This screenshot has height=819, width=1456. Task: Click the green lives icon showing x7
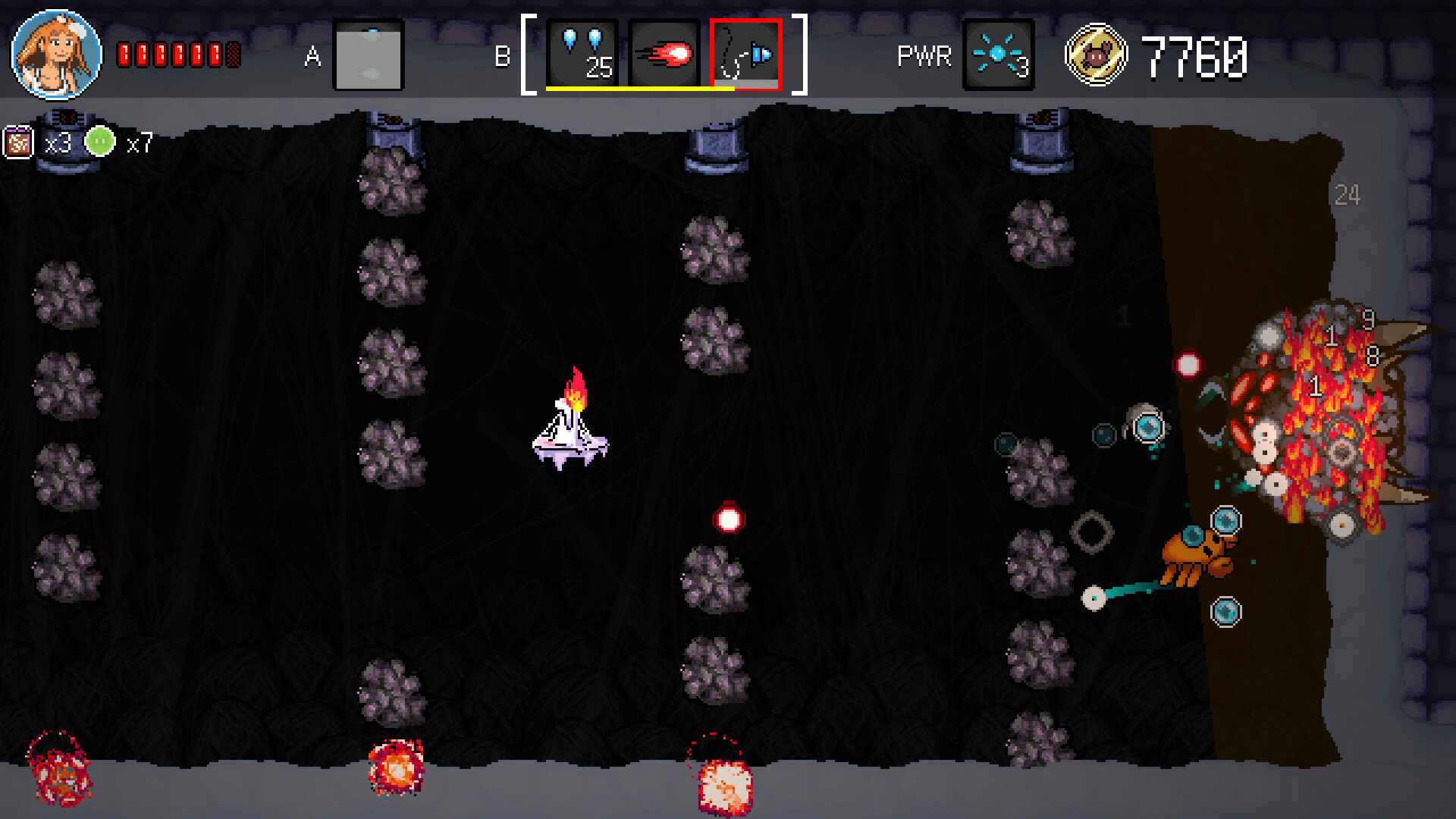point(99,140)
